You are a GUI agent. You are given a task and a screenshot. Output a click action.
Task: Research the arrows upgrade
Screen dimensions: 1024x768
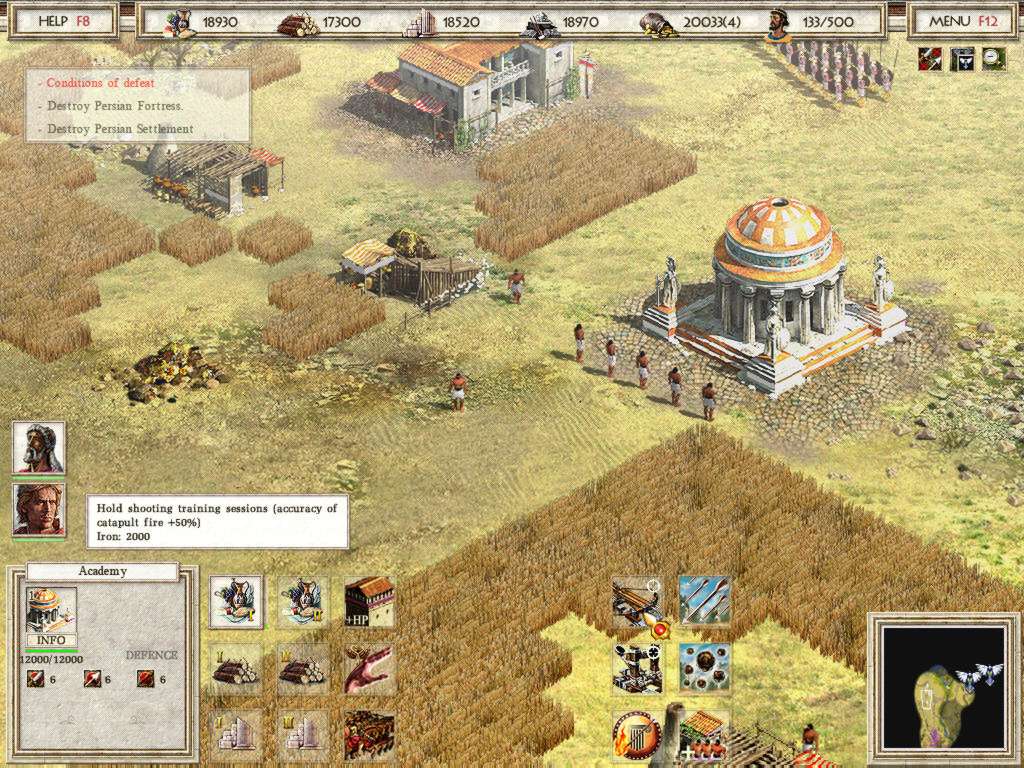tap(704, 601)
